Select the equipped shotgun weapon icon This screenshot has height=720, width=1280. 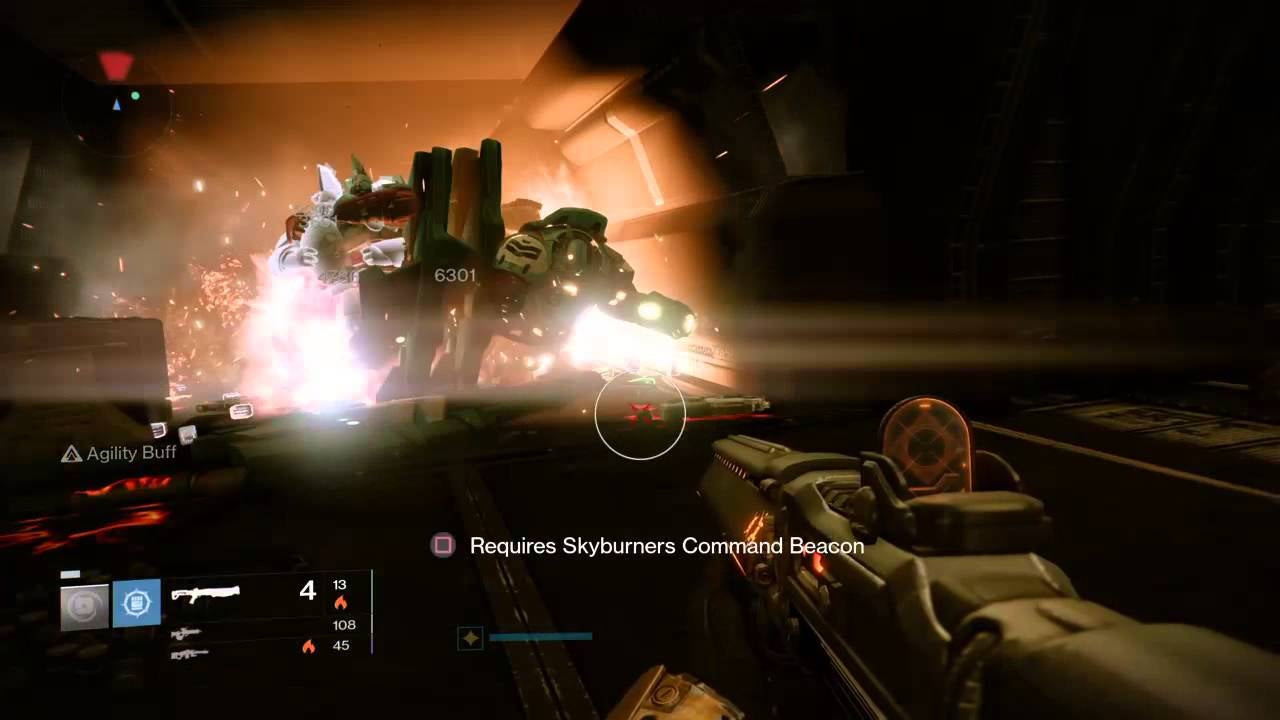pyautogui.click(x=205, y=594)
